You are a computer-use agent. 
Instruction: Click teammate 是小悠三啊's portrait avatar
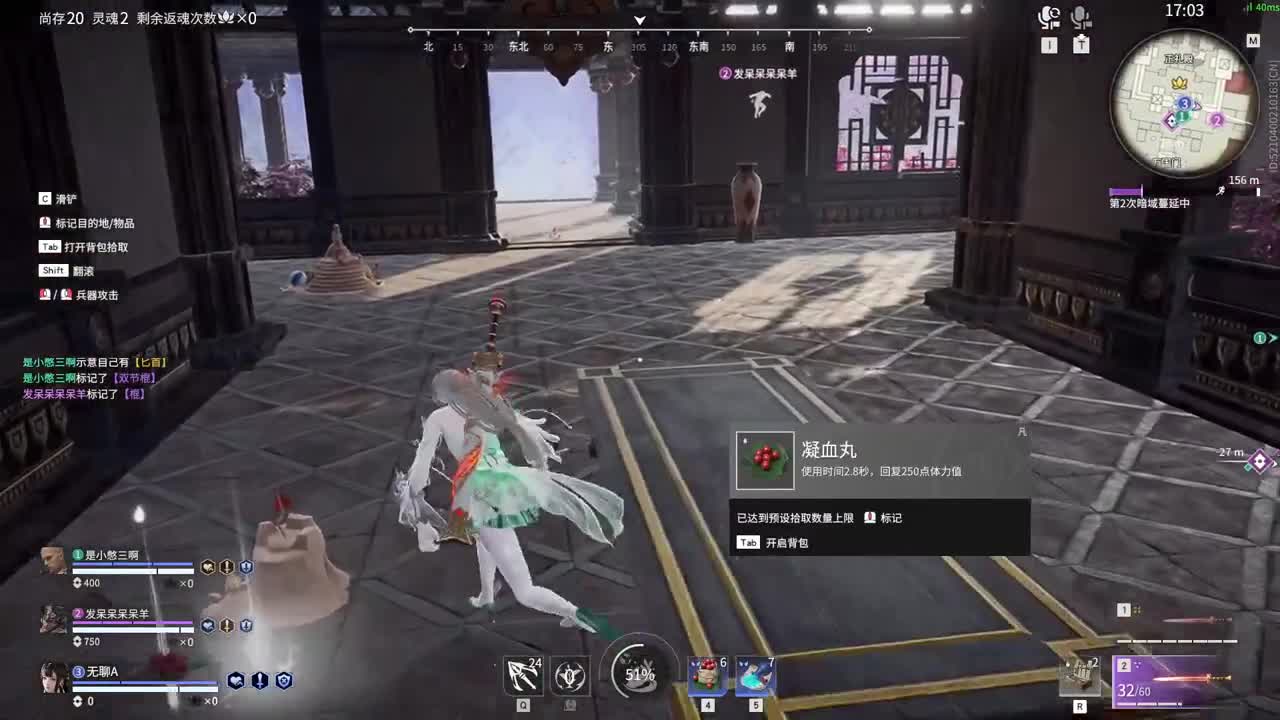pos(55,560)
